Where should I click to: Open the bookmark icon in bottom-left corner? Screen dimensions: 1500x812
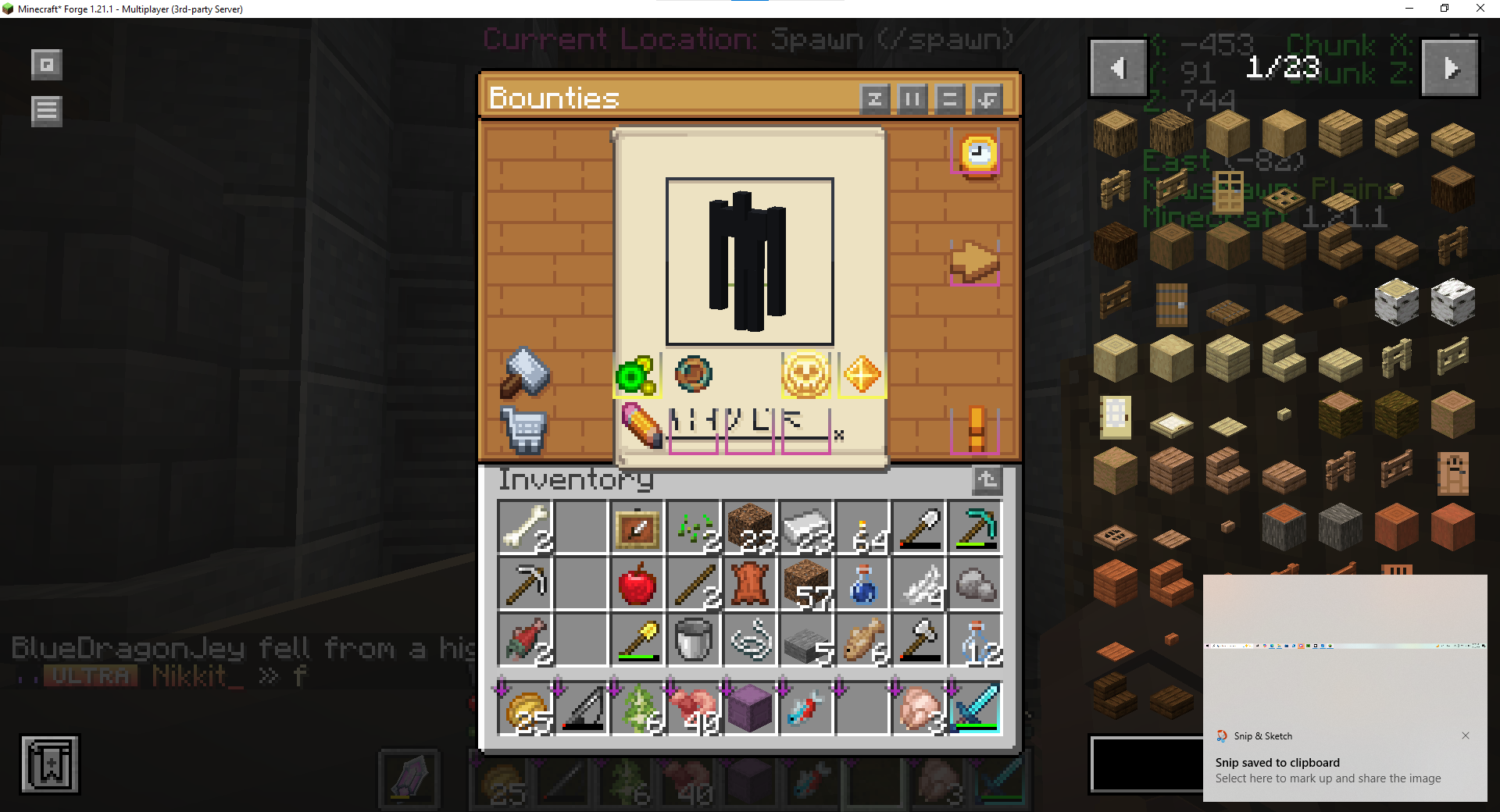(x=50, y=764)
